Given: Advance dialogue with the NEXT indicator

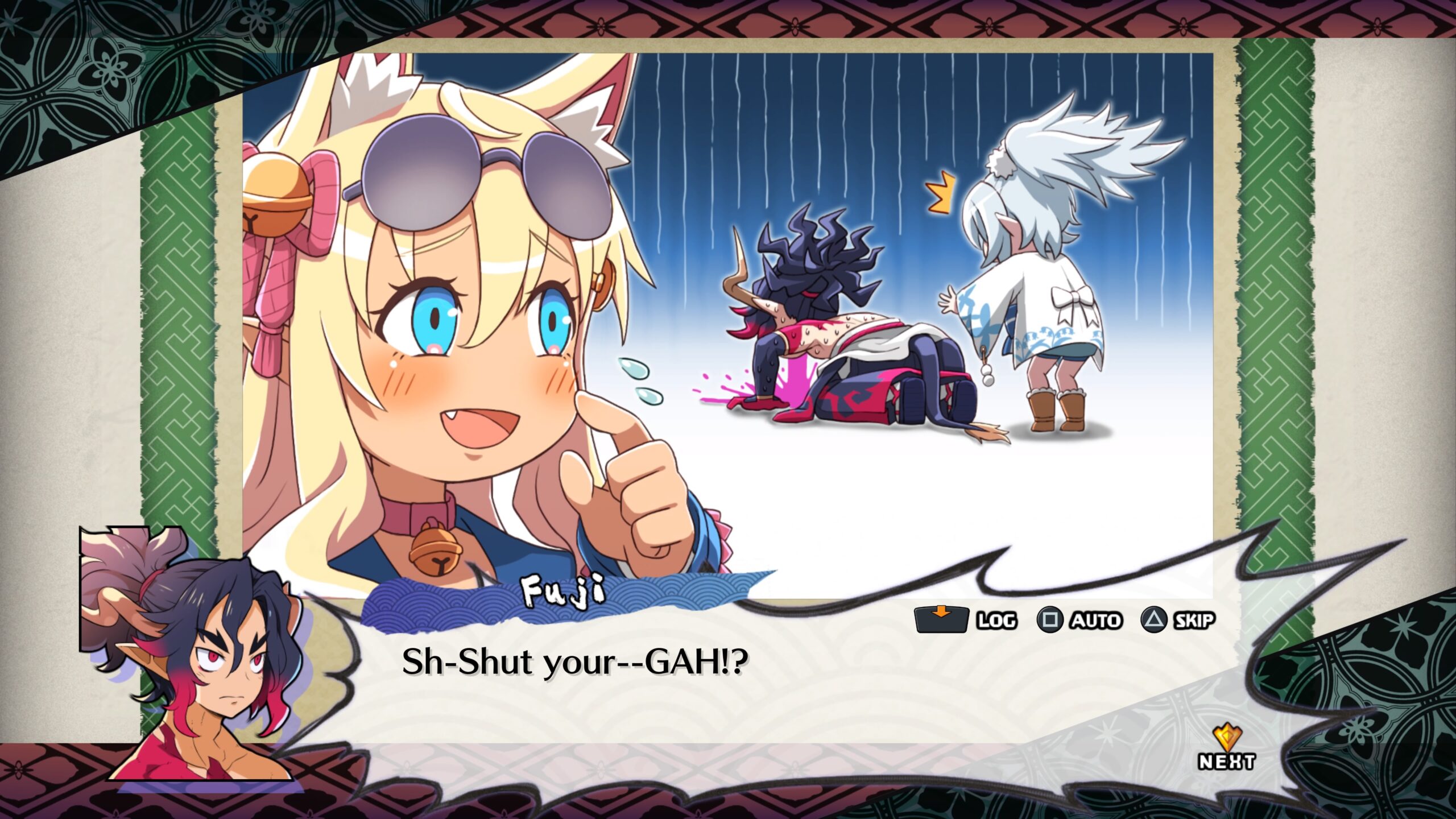Looking at the screenshot, I should point(1226,750).
